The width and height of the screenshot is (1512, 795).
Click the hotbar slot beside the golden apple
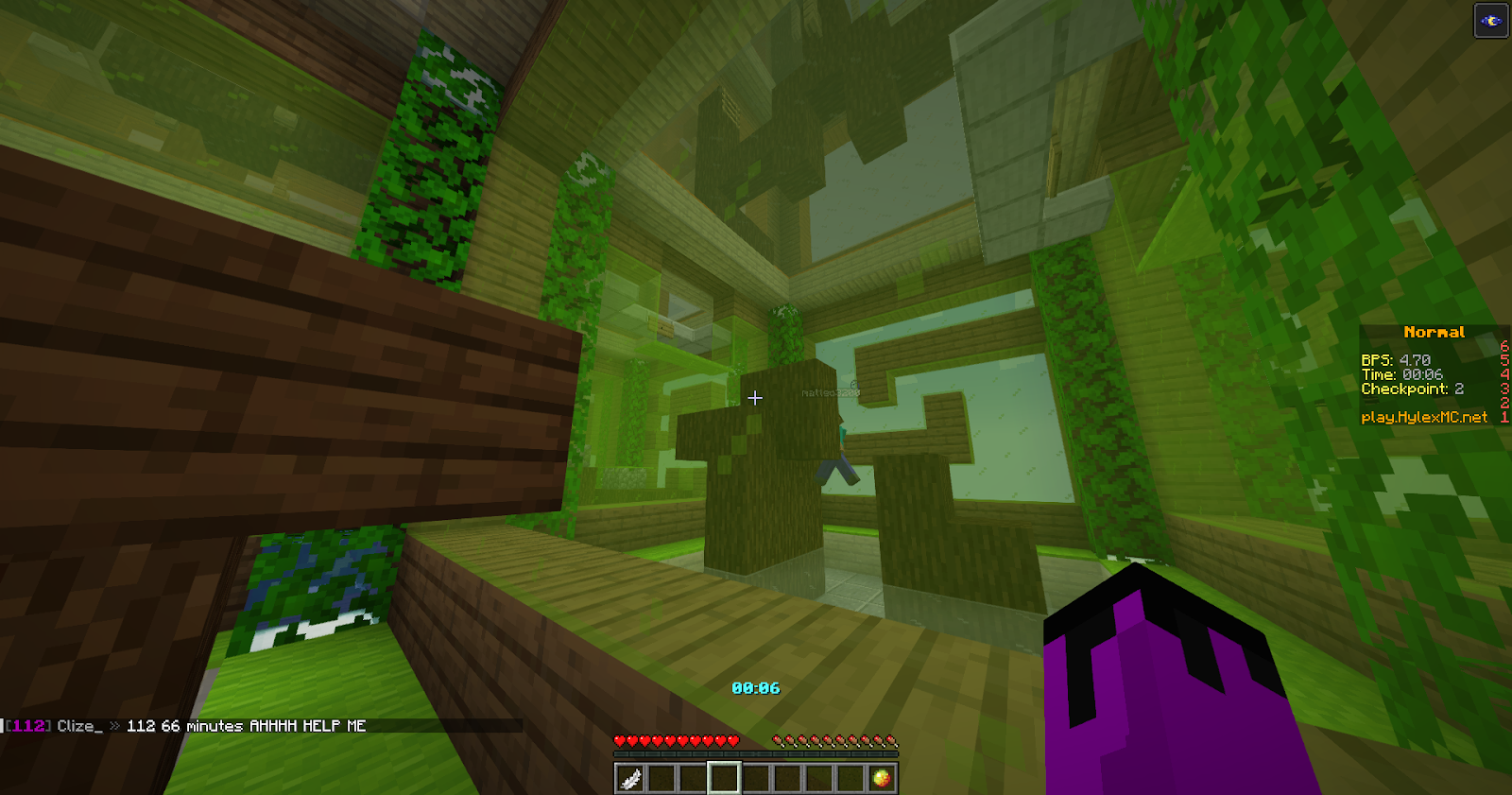point(850,778)
